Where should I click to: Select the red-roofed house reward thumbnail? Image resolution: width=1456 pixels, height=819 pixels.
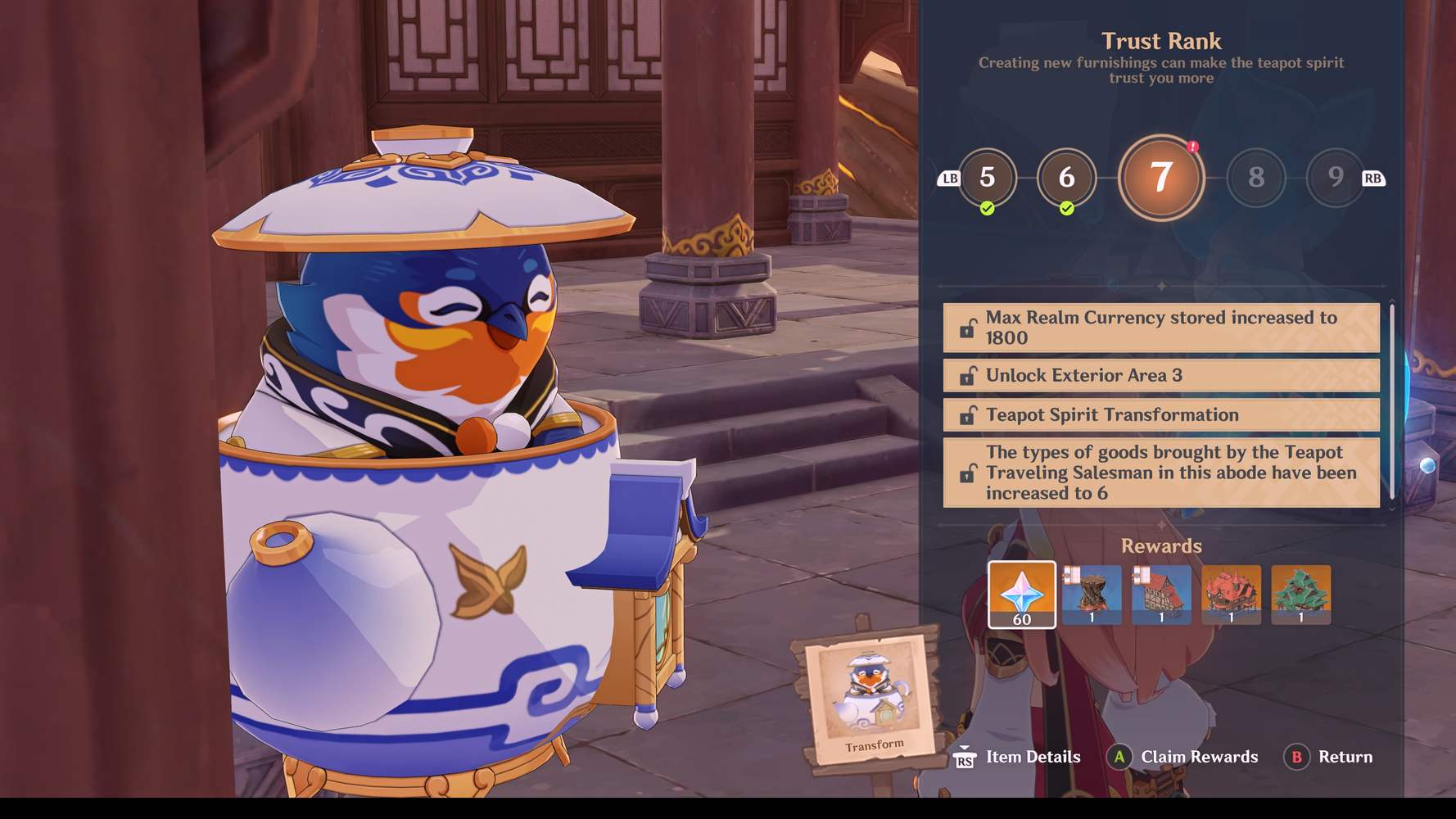click(x=1161, y=595)
